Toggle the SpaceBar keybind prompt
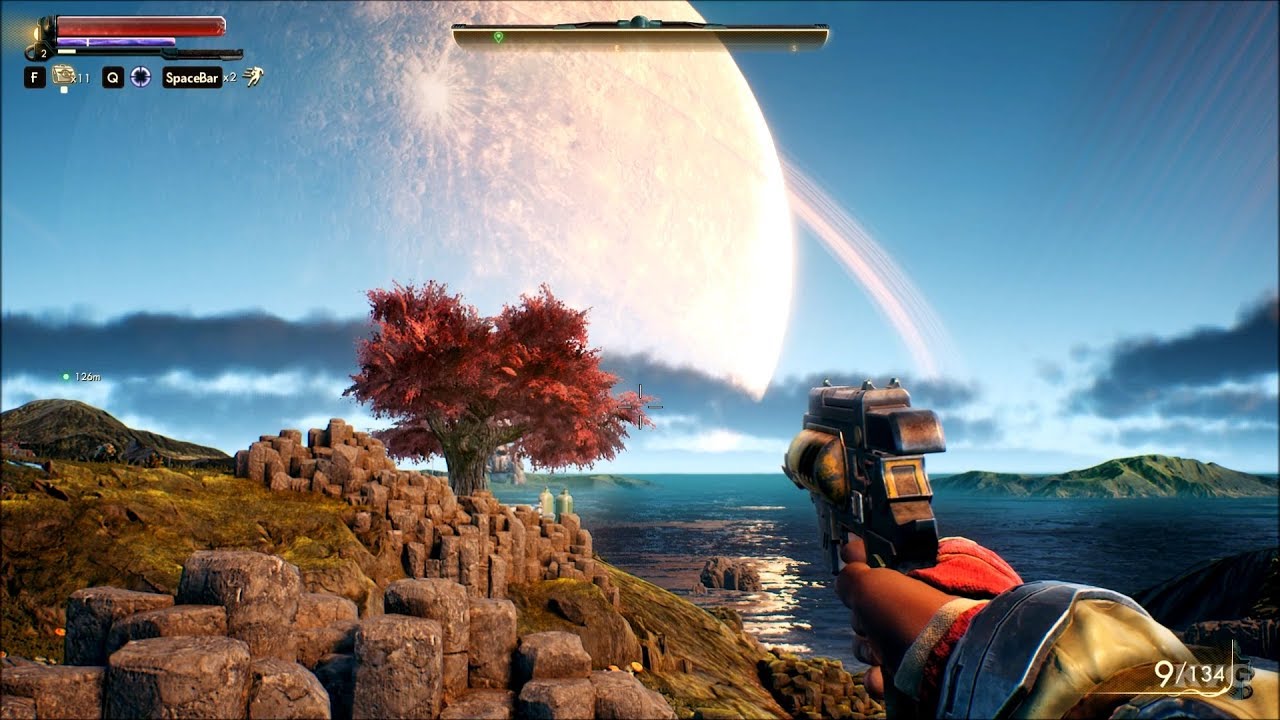This screenshot has width=1280, height=720. pos(191,77)
